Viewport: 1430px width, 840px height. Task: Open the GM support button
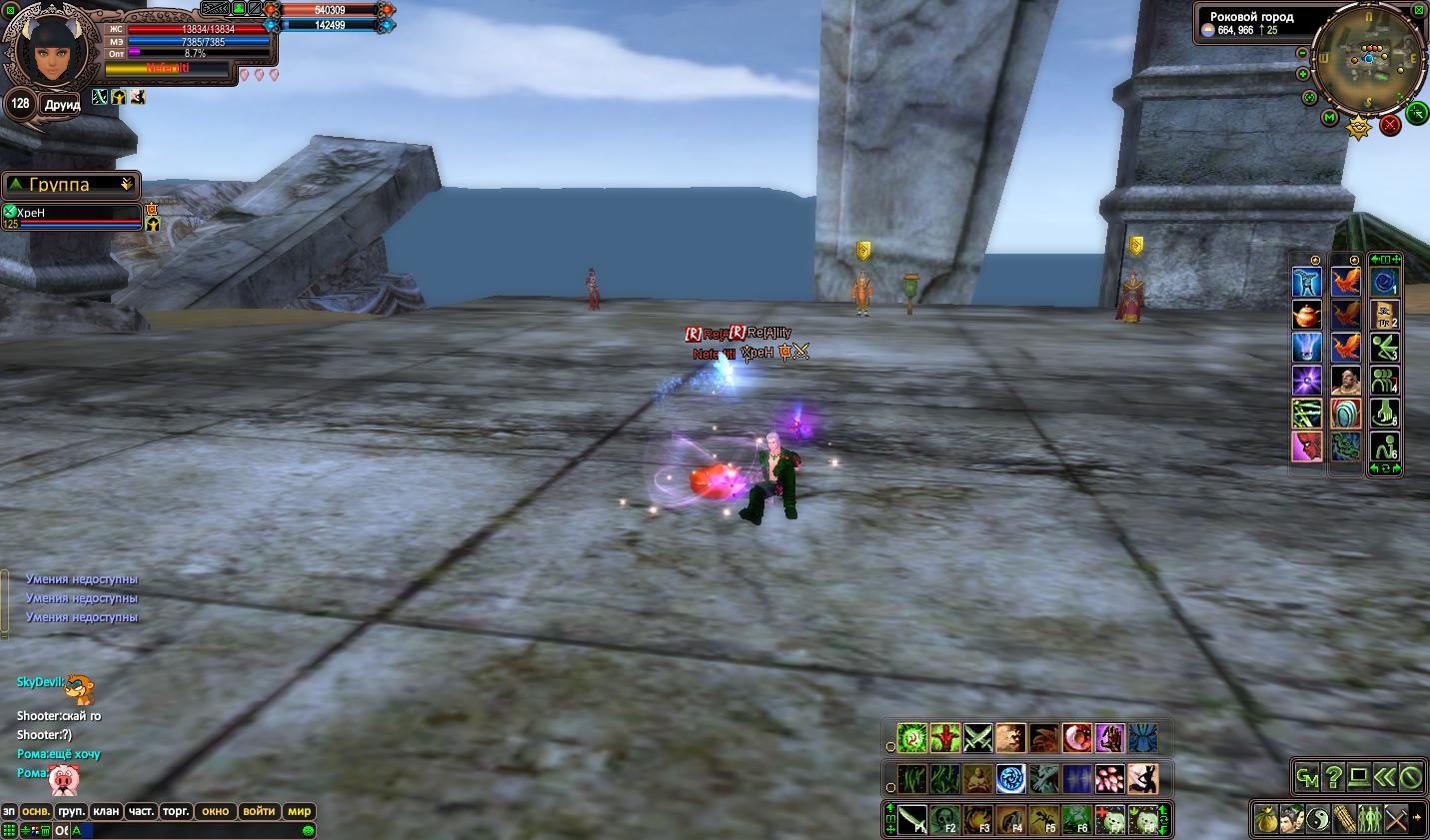1307,777
